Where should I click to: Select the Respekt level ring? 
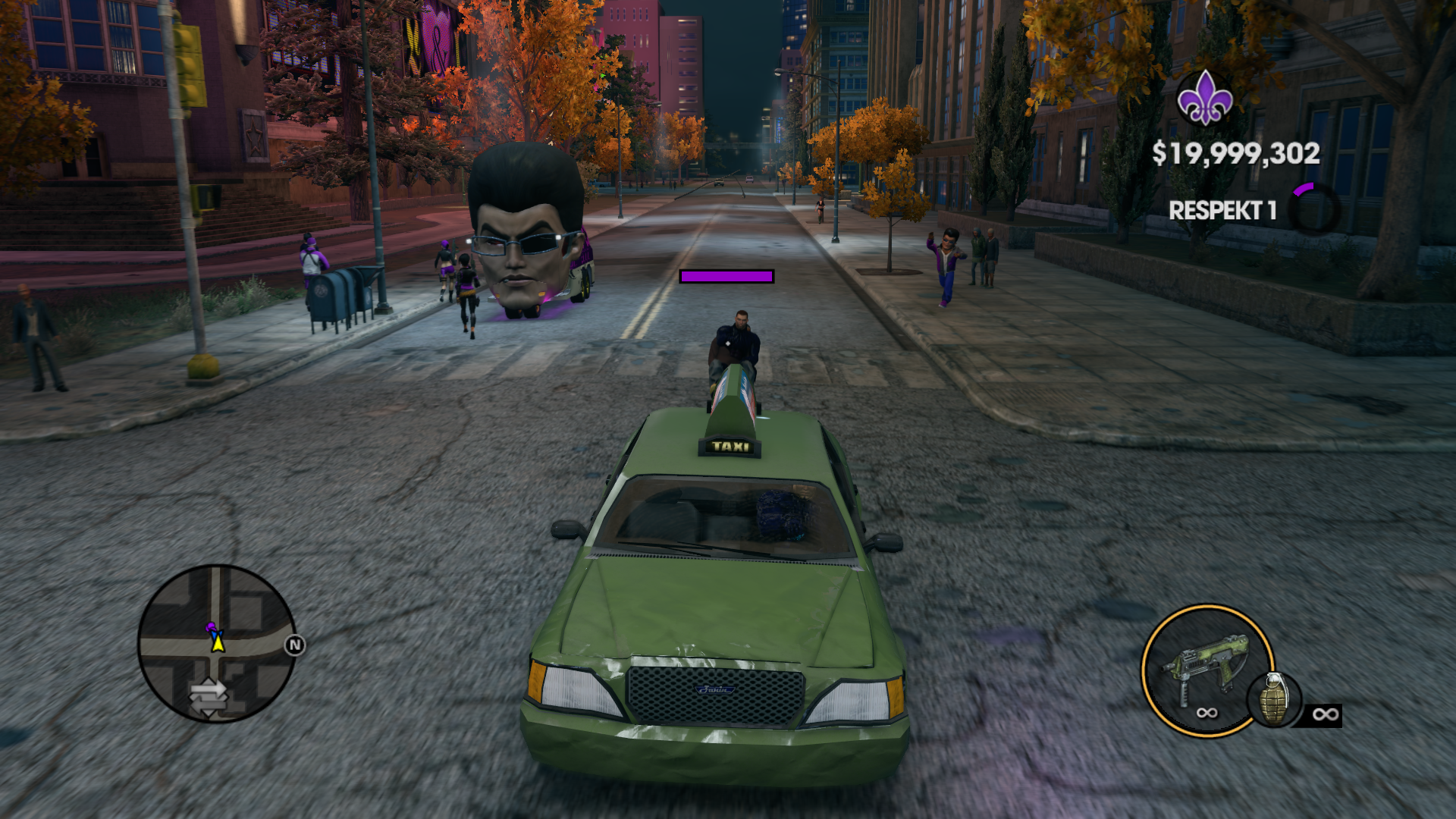tap(1314, 209)
